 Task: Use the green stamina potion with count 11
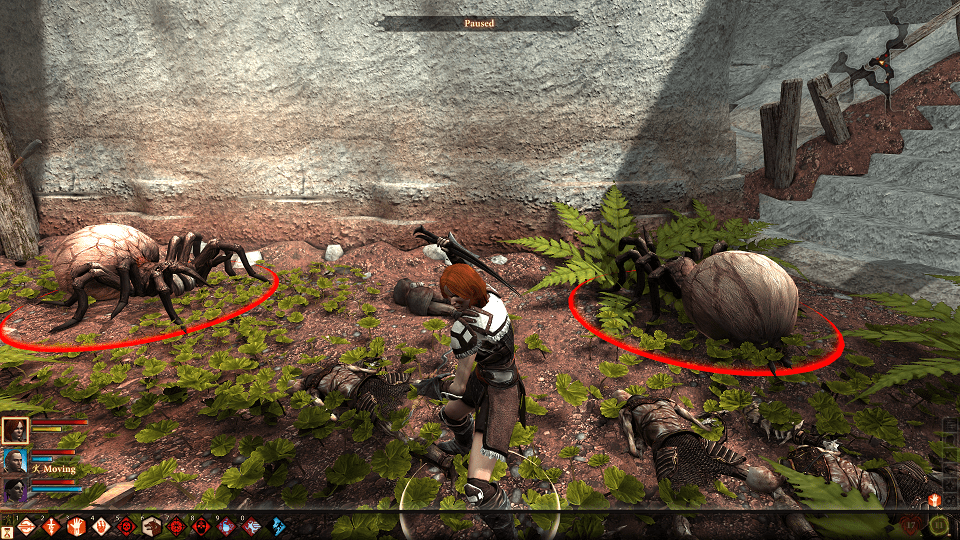(x=940, y=525)
